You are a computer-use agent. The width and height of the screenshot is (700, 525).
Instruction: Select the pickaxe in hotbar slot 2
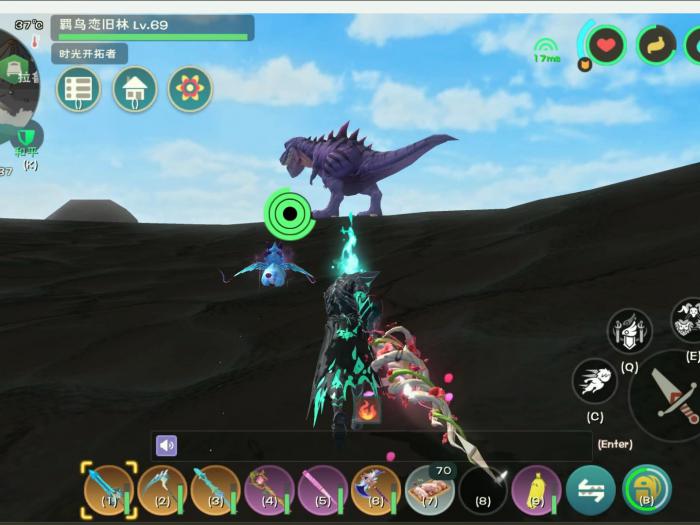(162, 490)
